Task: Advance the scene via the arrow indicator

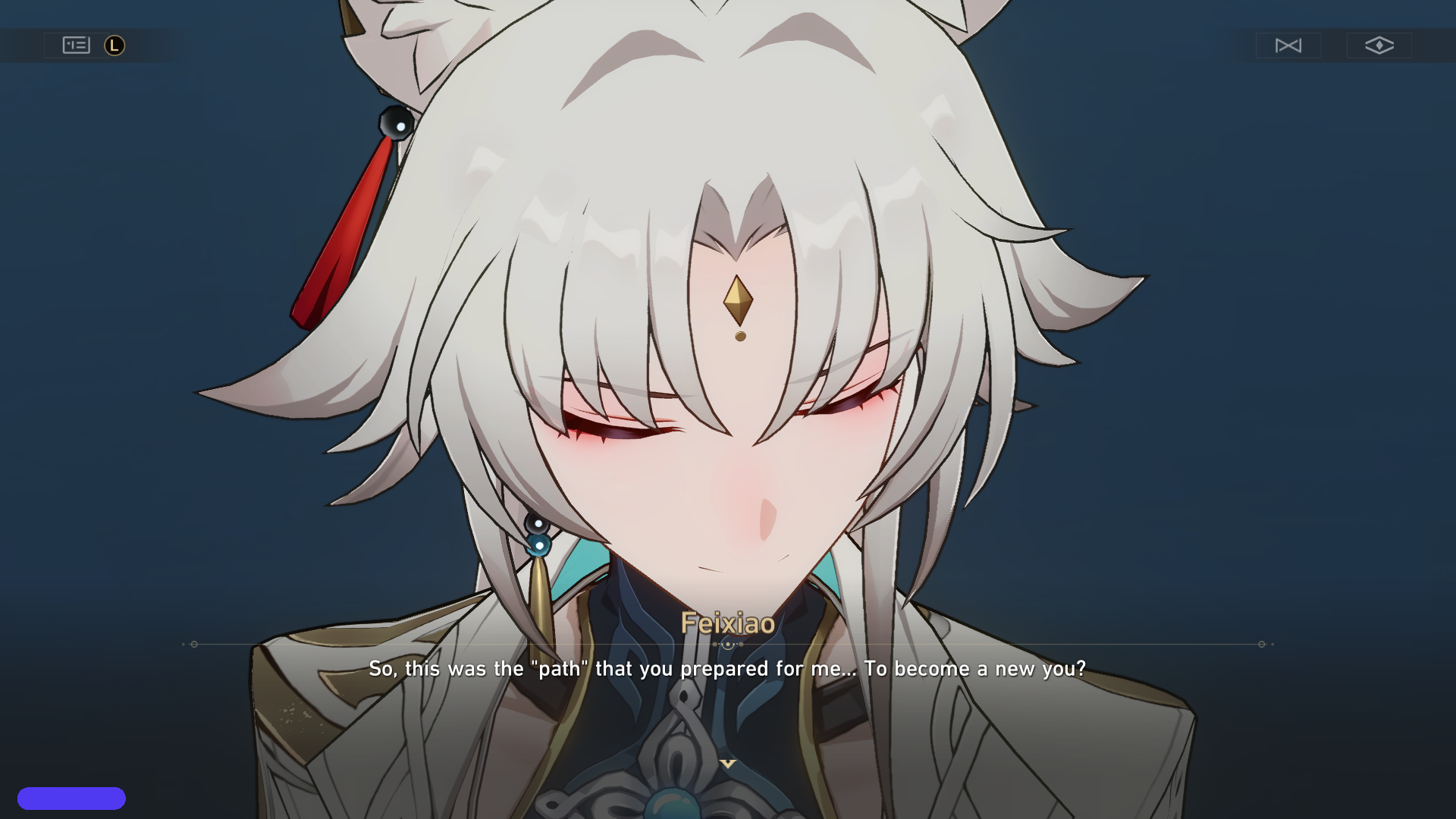Action: pos(728,764)
